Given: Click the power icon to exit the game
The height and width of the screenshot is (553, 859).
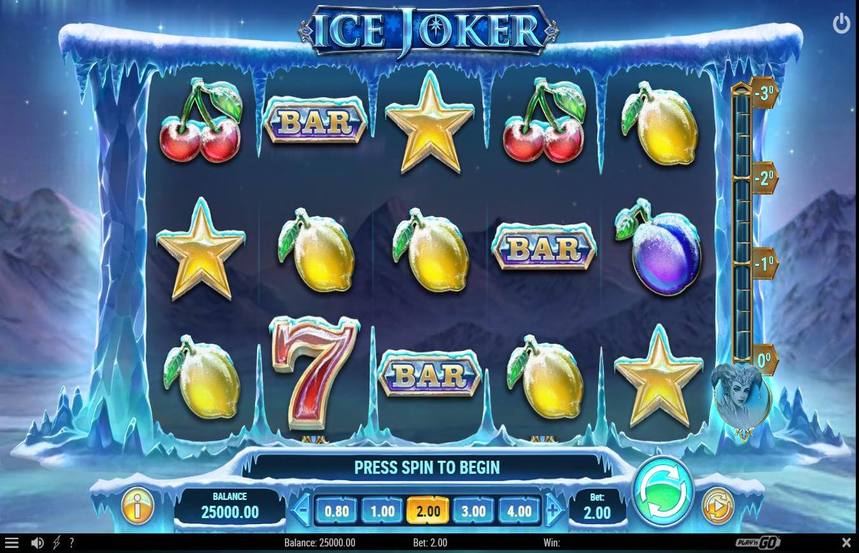Looking at the screenshot, I should (840, 23).
